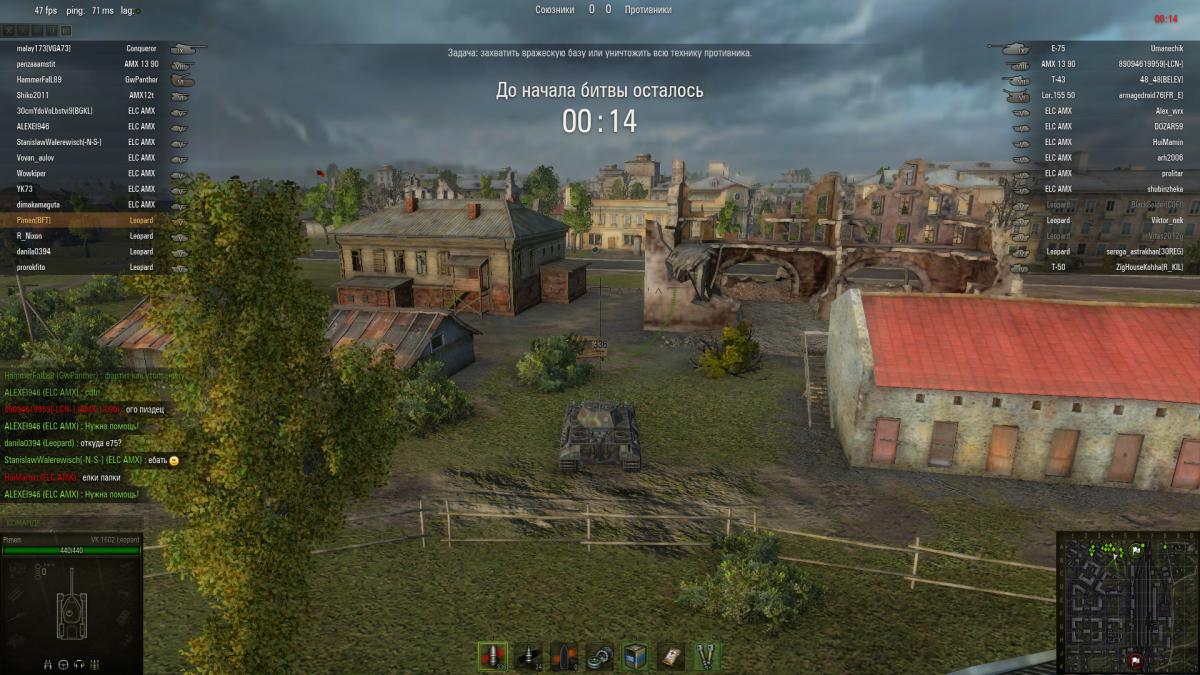Click the ammo loader crew icon
This screenshot has height=675, width=1200.
(x=95, y=664)
